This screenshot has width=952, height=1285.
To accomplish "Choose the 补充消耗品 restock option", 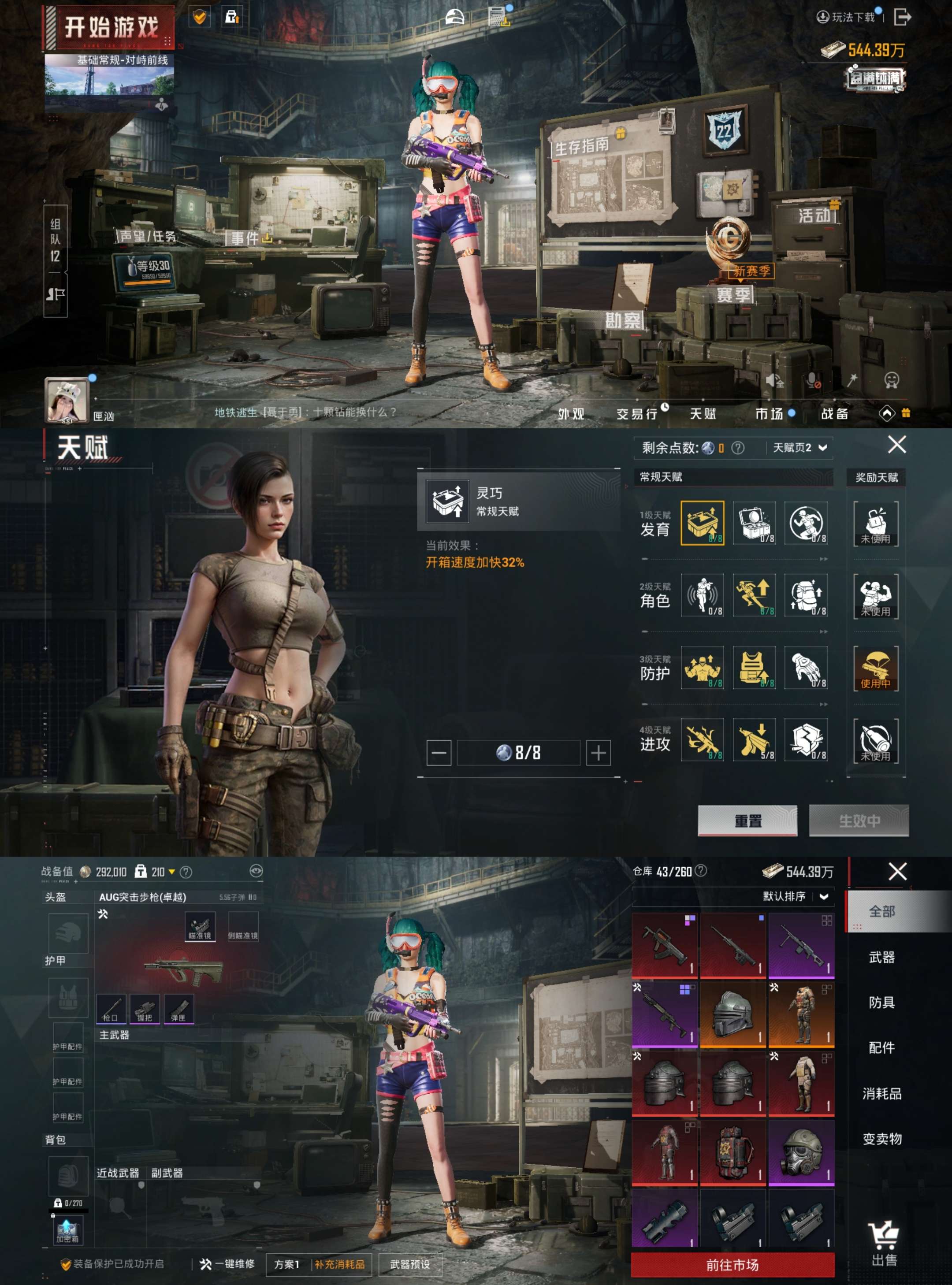I will pyautogui.click(x=339, y=1264).
